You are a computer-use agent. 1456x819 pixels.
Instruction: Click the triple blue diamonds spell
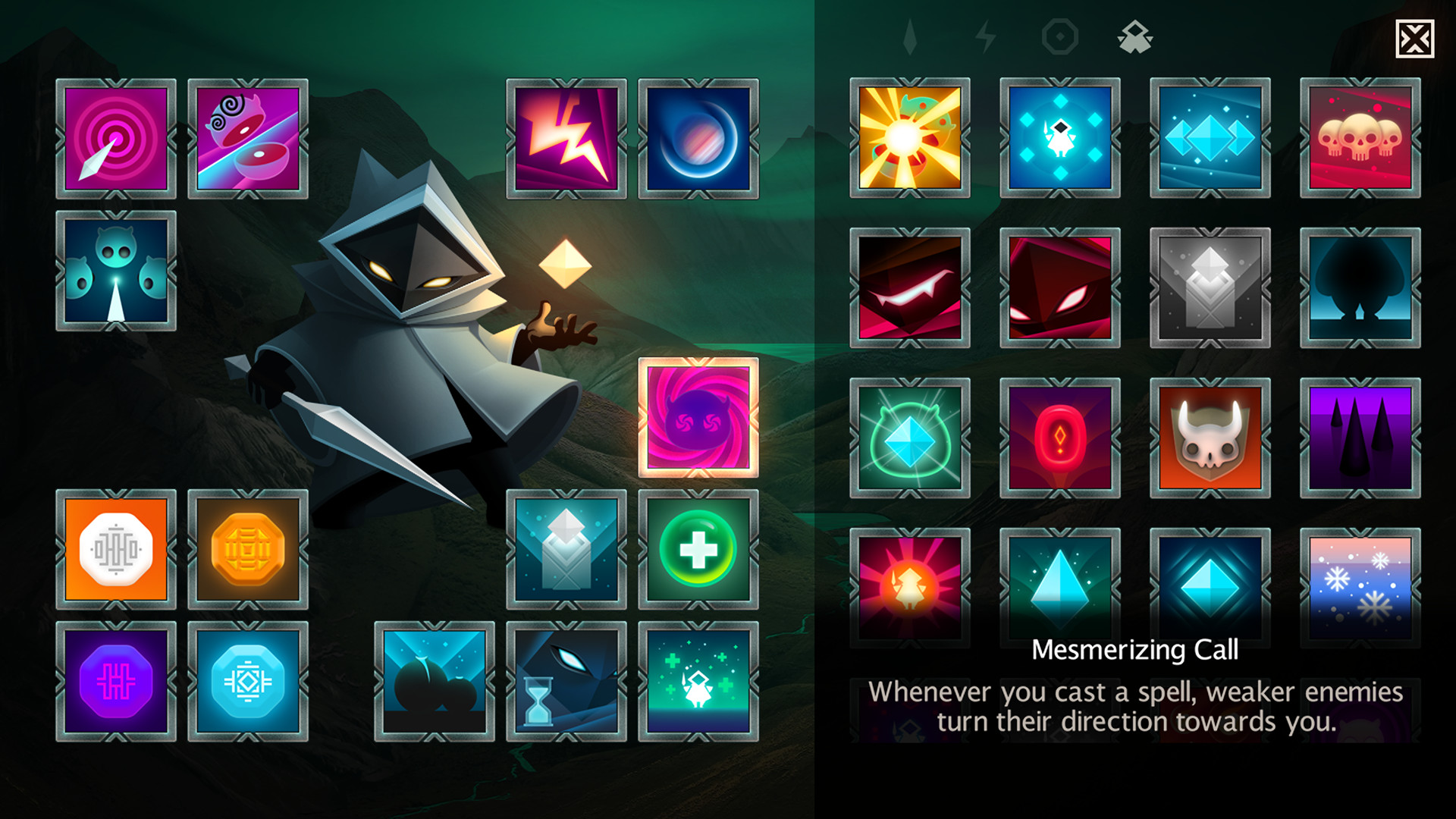pos(1210,139)
